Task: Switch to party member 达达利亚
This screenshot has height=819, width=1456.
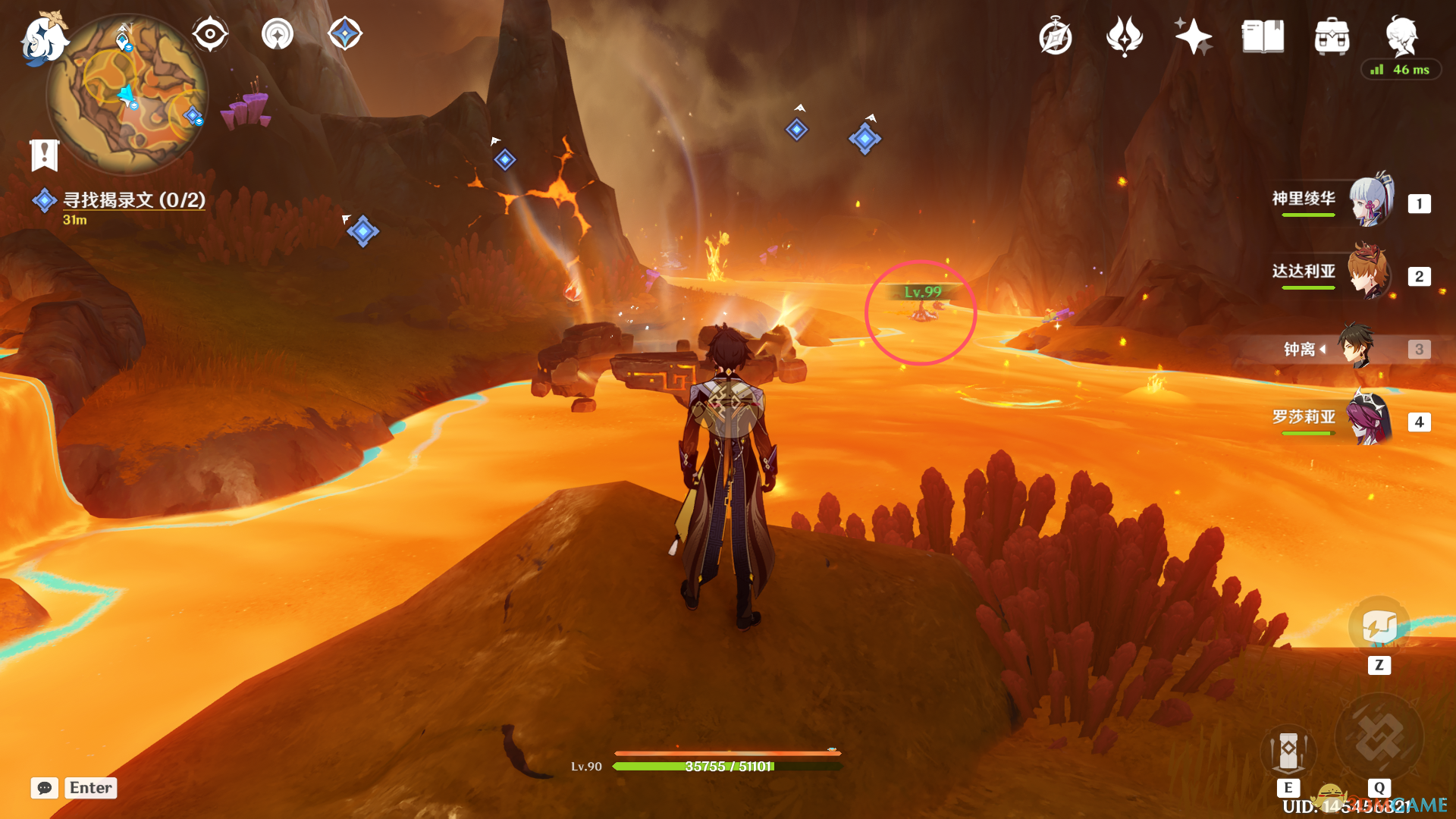Action: pos(1370,273)
